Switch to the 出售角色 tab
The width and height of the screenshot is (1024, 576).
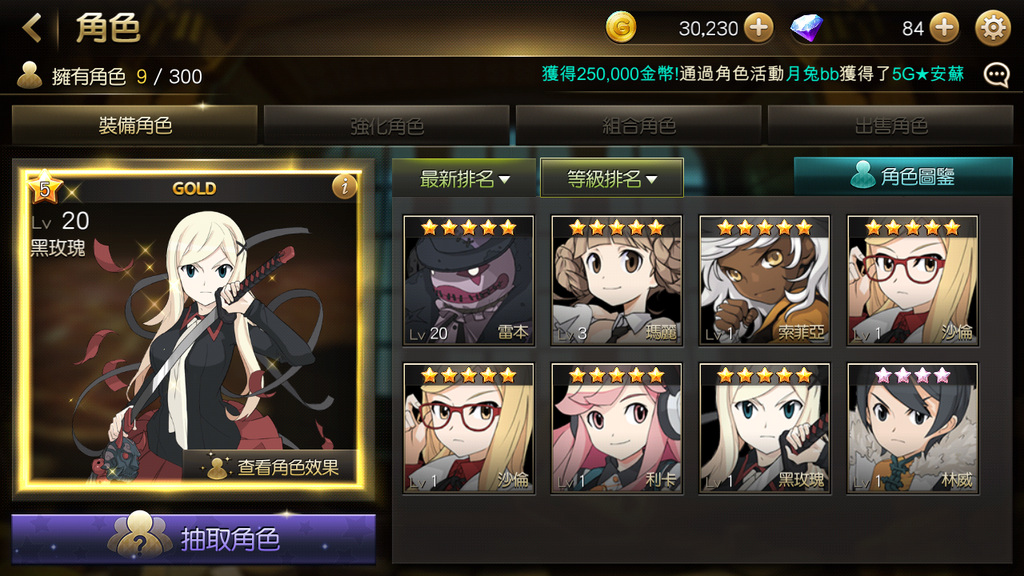[891, 126]
